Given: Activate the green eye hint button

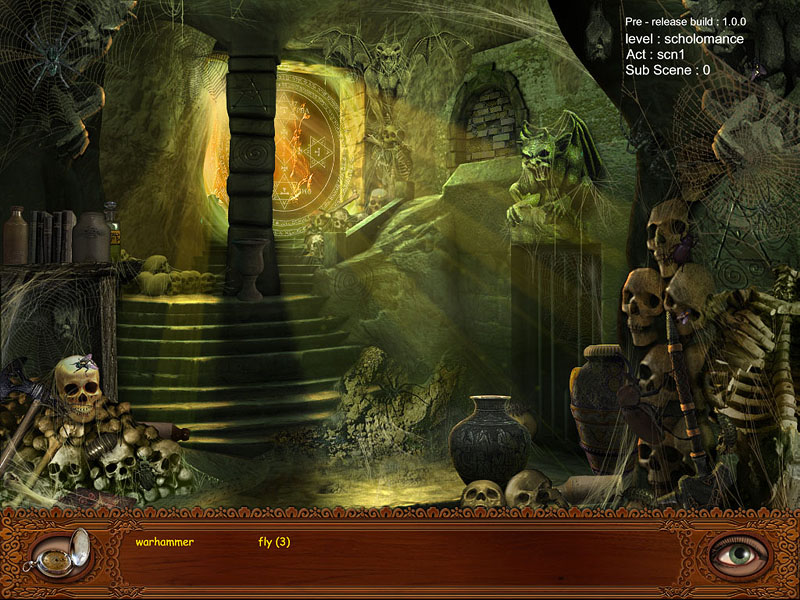Looking at the screenshot, I should (x=739, y=553).
